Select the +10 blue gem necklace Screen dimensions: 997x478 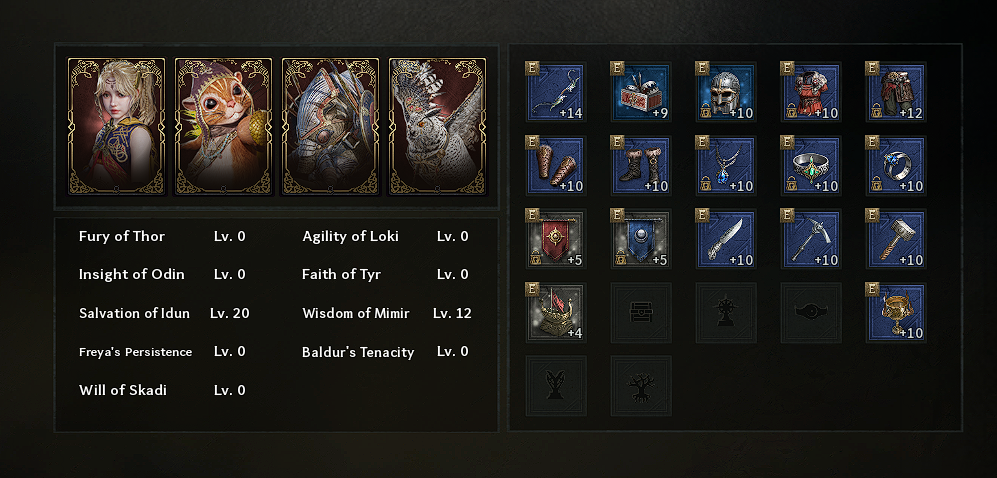click(726, 166)
